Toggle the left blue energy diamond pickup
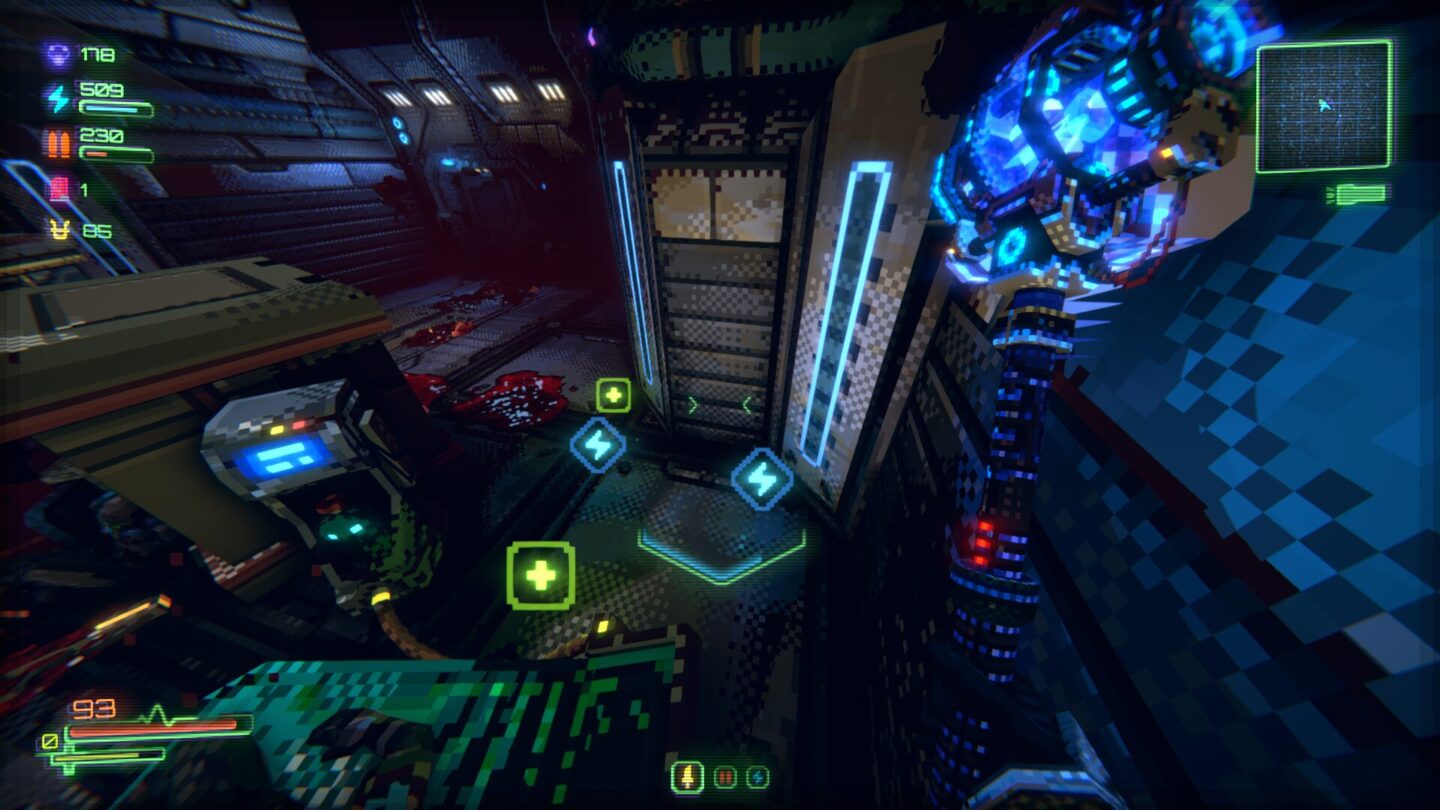Image resolution: width=1440 pixels, height=810 pixels. click(598, 444)
